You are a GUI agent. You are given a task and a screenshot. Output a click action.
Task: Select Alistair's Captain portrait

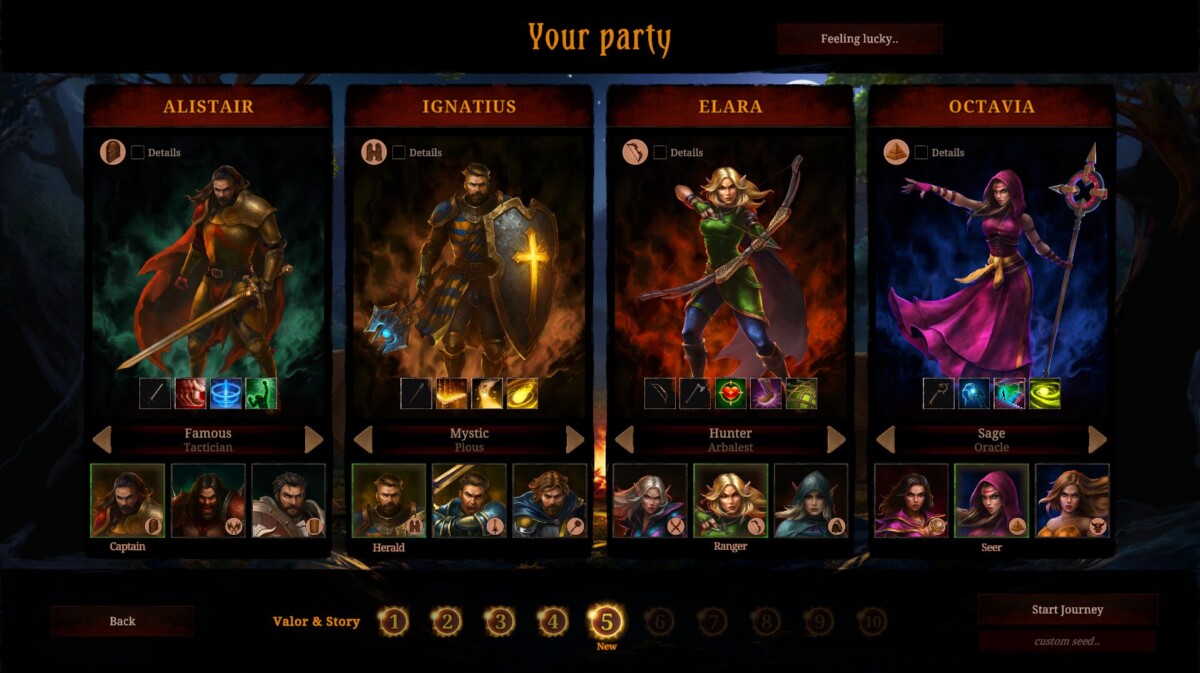[x=127, y=500]
